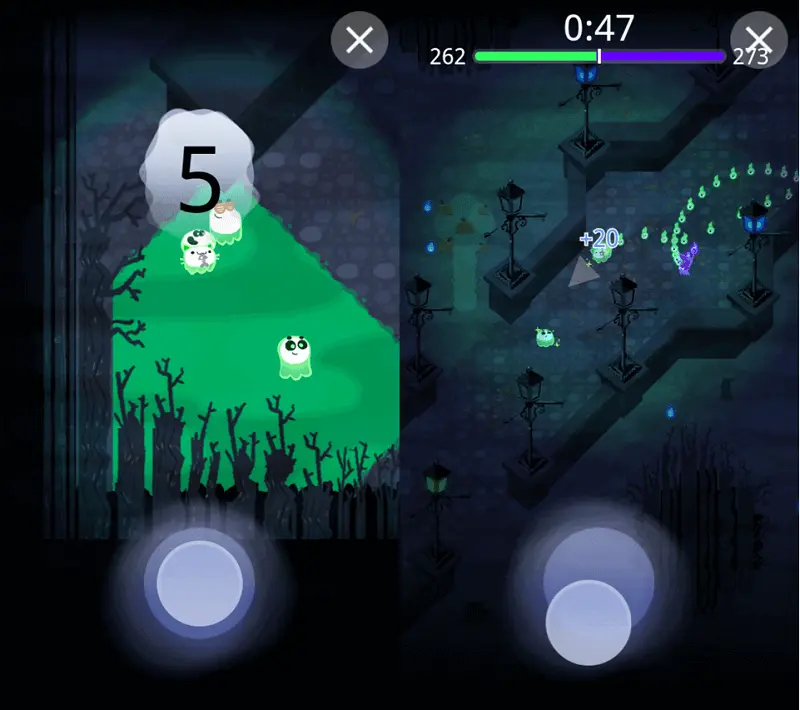Tap the virtual joystick below the green graveyard
Image resolution: width=800 pixels, height=710 pixels.
pos(200,585)
